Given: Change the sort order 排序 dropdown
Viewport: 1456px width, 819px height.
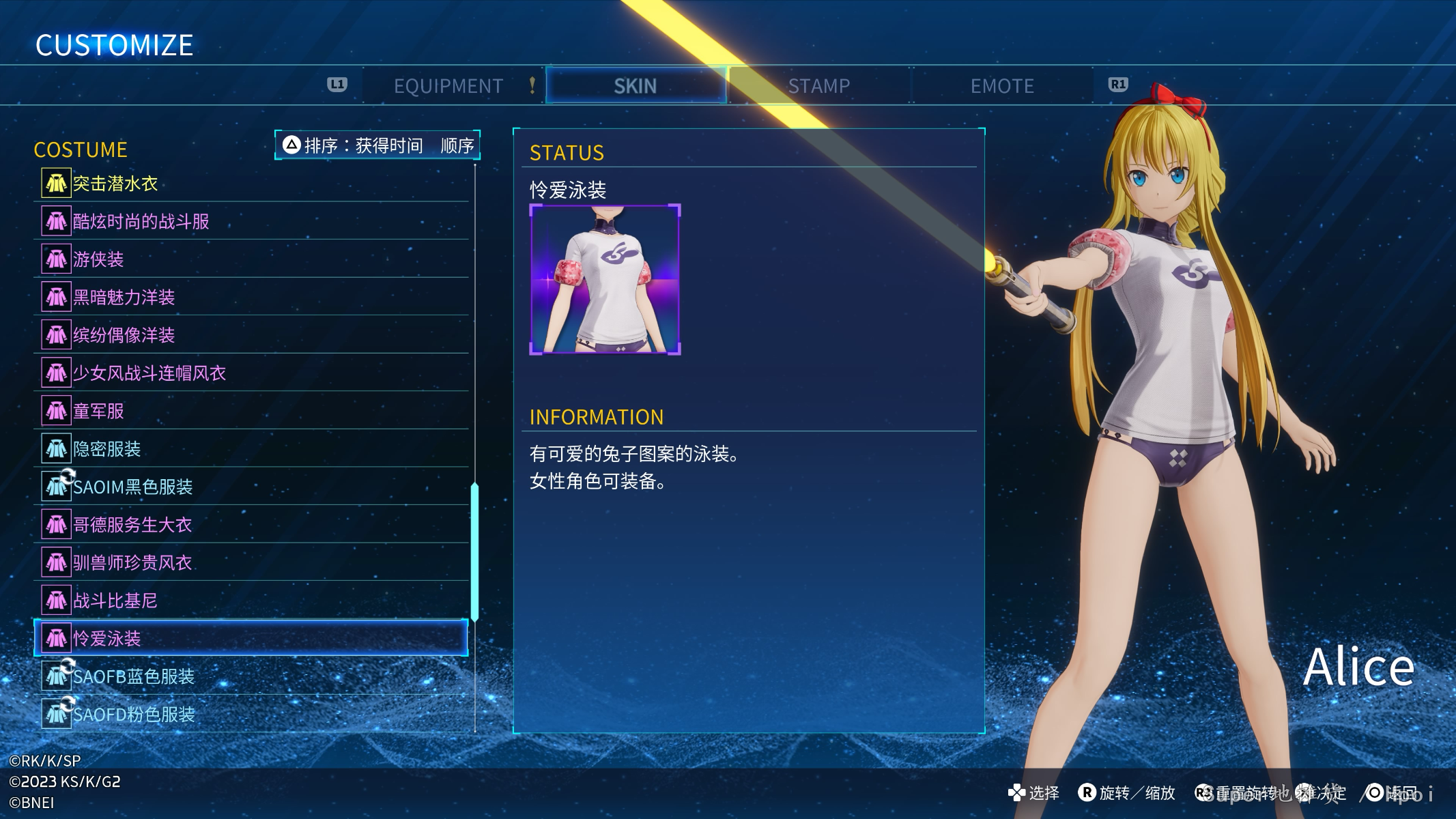Looking at the screenshot, I should click(x=377, y=145).
